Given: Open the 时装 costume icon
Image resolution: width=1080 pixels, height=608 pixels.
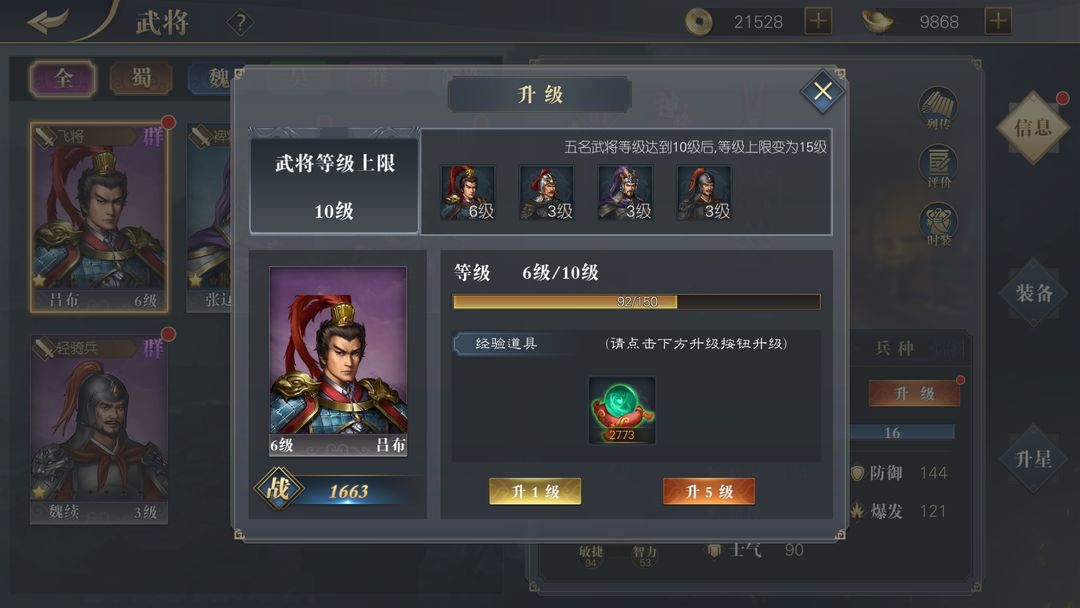Looking at the screenshot, I should 938,223.
